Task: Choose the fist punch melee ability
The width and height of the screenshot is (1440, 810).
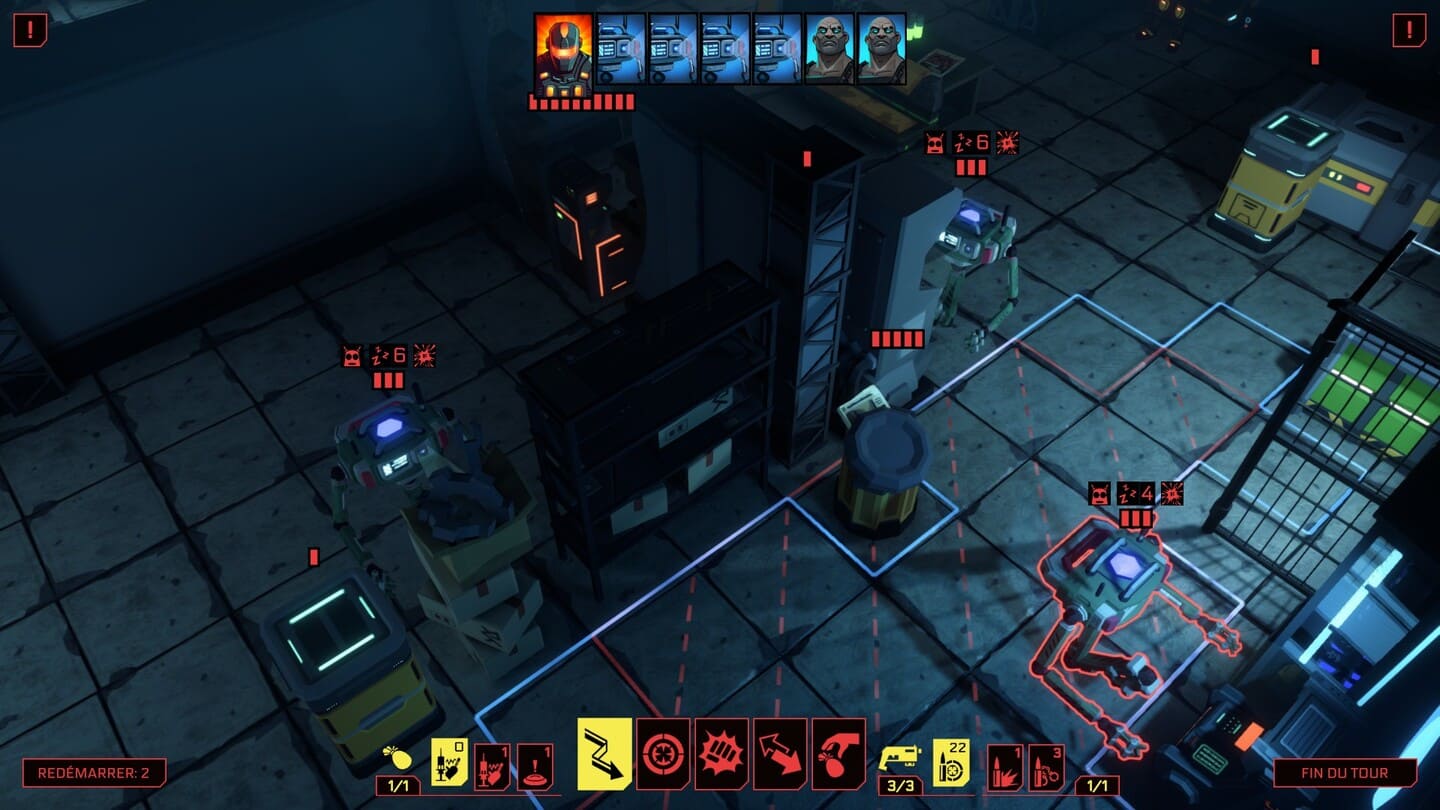Action: tap(721, 753)
